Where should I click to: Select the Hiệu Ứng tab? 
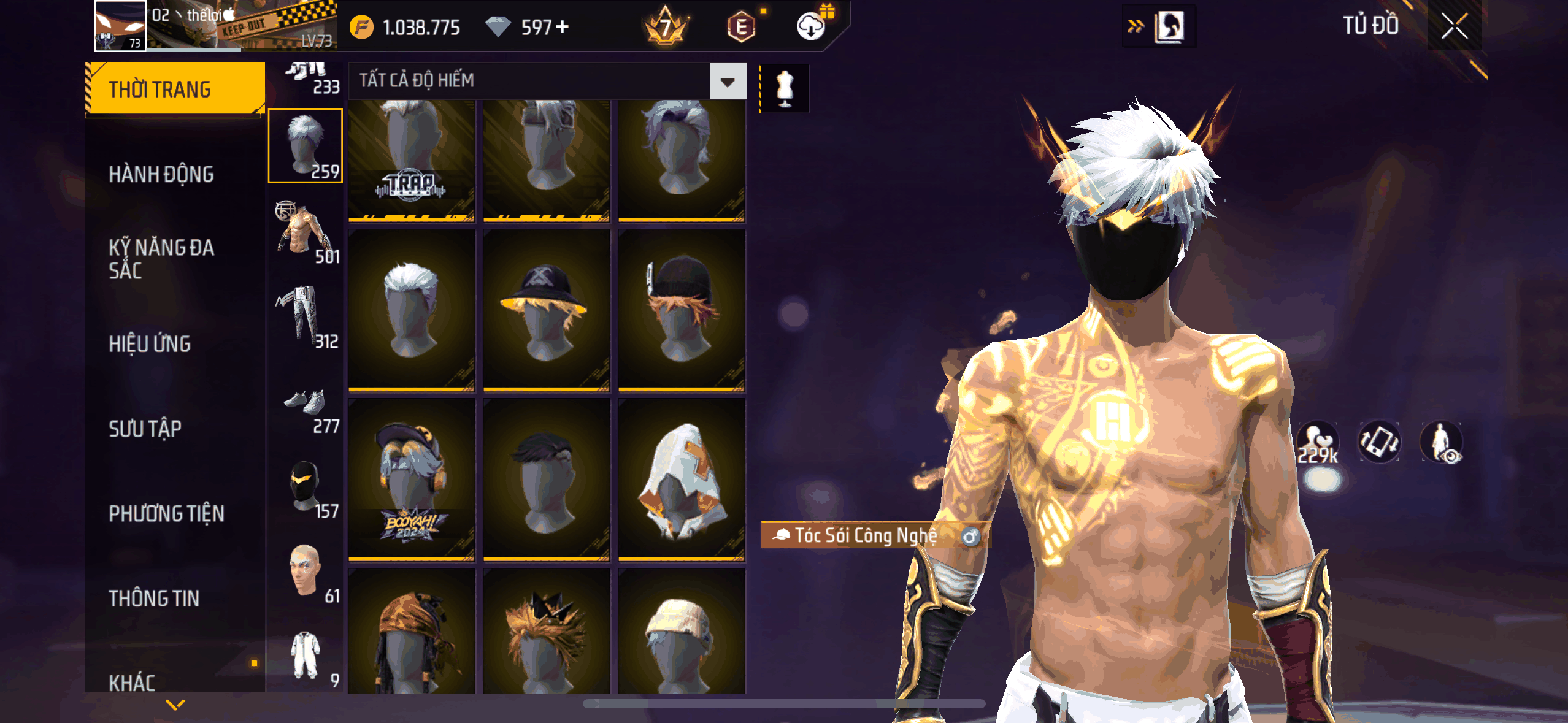150,344
